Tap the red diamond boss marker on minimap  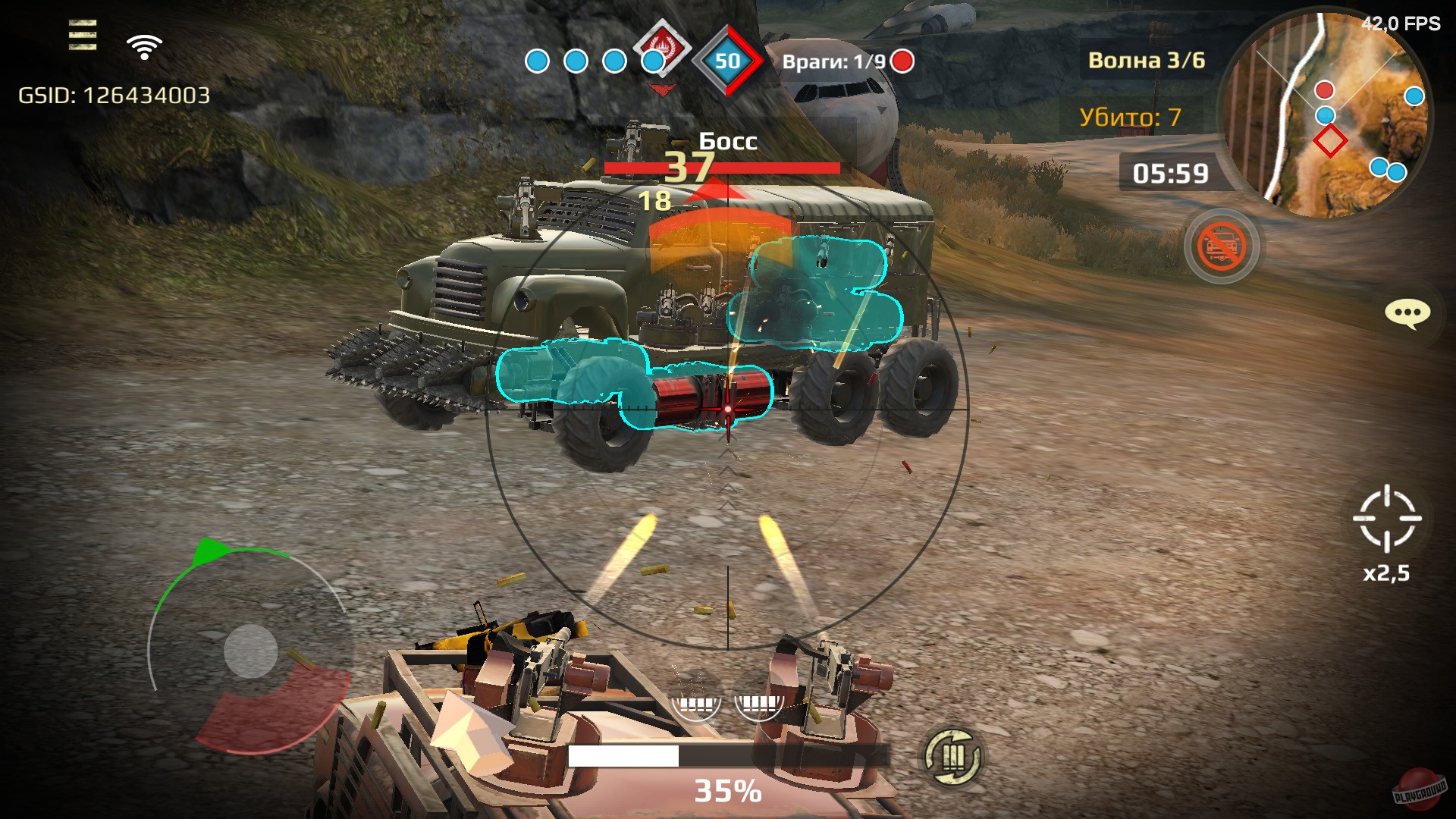pos(1330,141)
